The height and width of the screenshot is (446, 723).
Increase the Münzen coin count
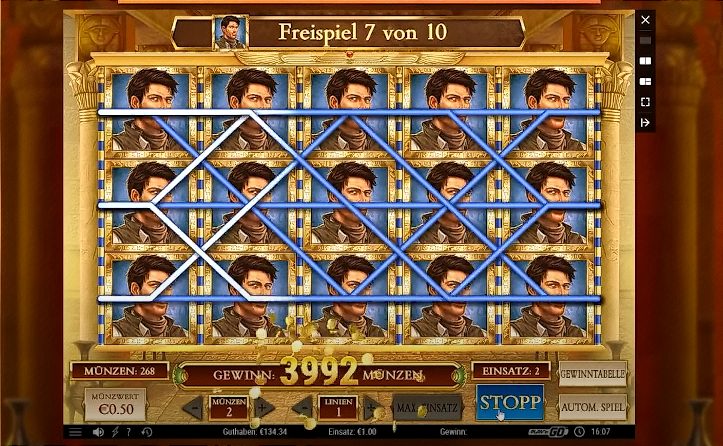click(263, 408)
